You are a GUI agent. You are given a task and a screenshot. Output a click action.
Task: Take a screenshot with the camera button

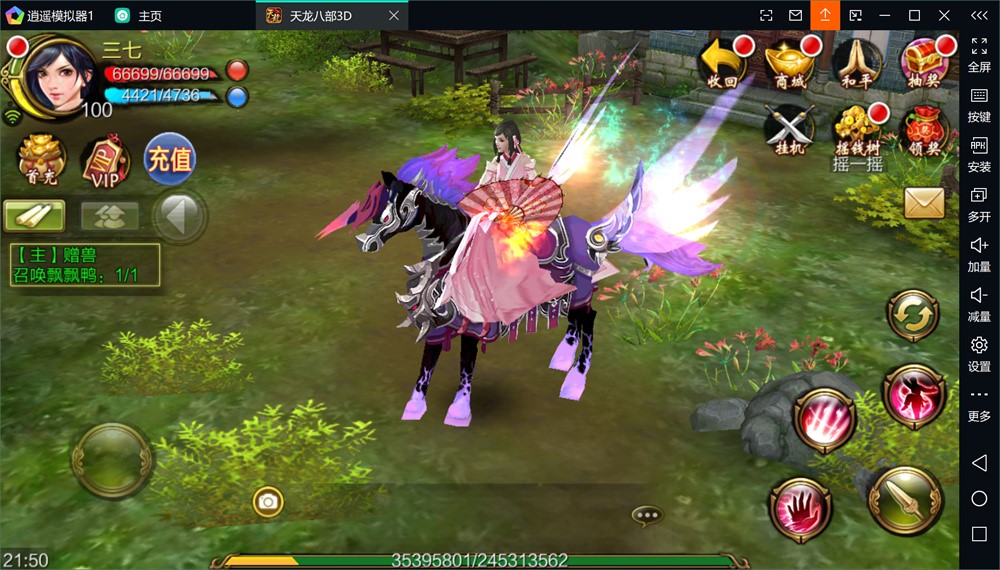click(267, 501)
